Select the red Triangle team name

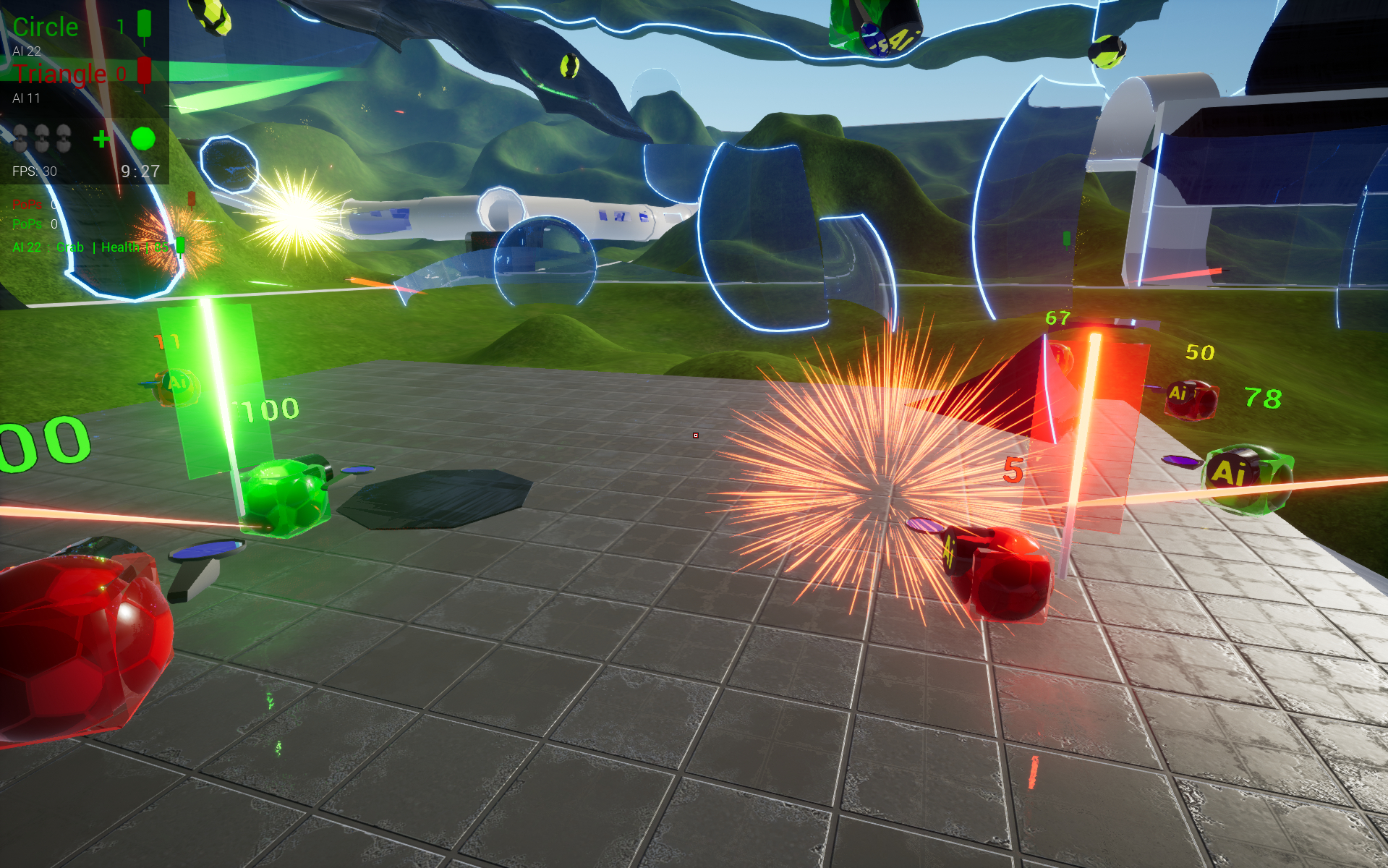click(59, 74)
